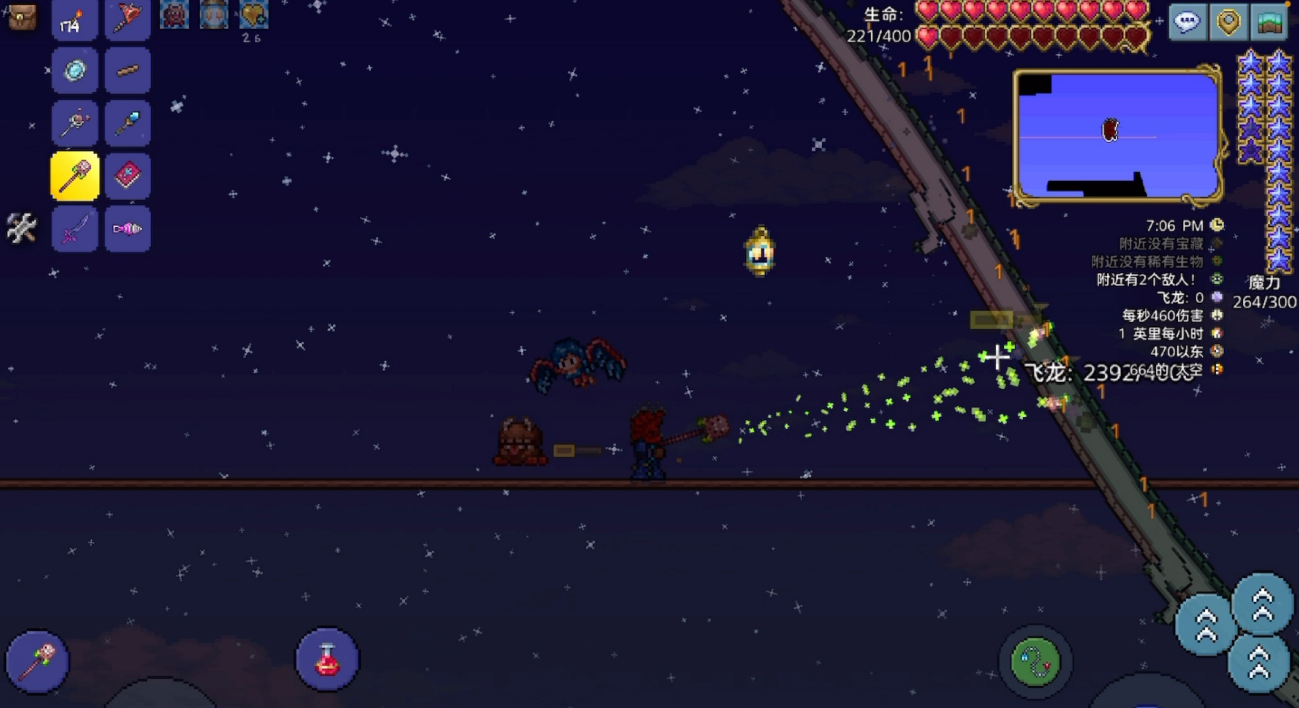
Task: Tap the staff quick-use button
Action: coord(38,661)
